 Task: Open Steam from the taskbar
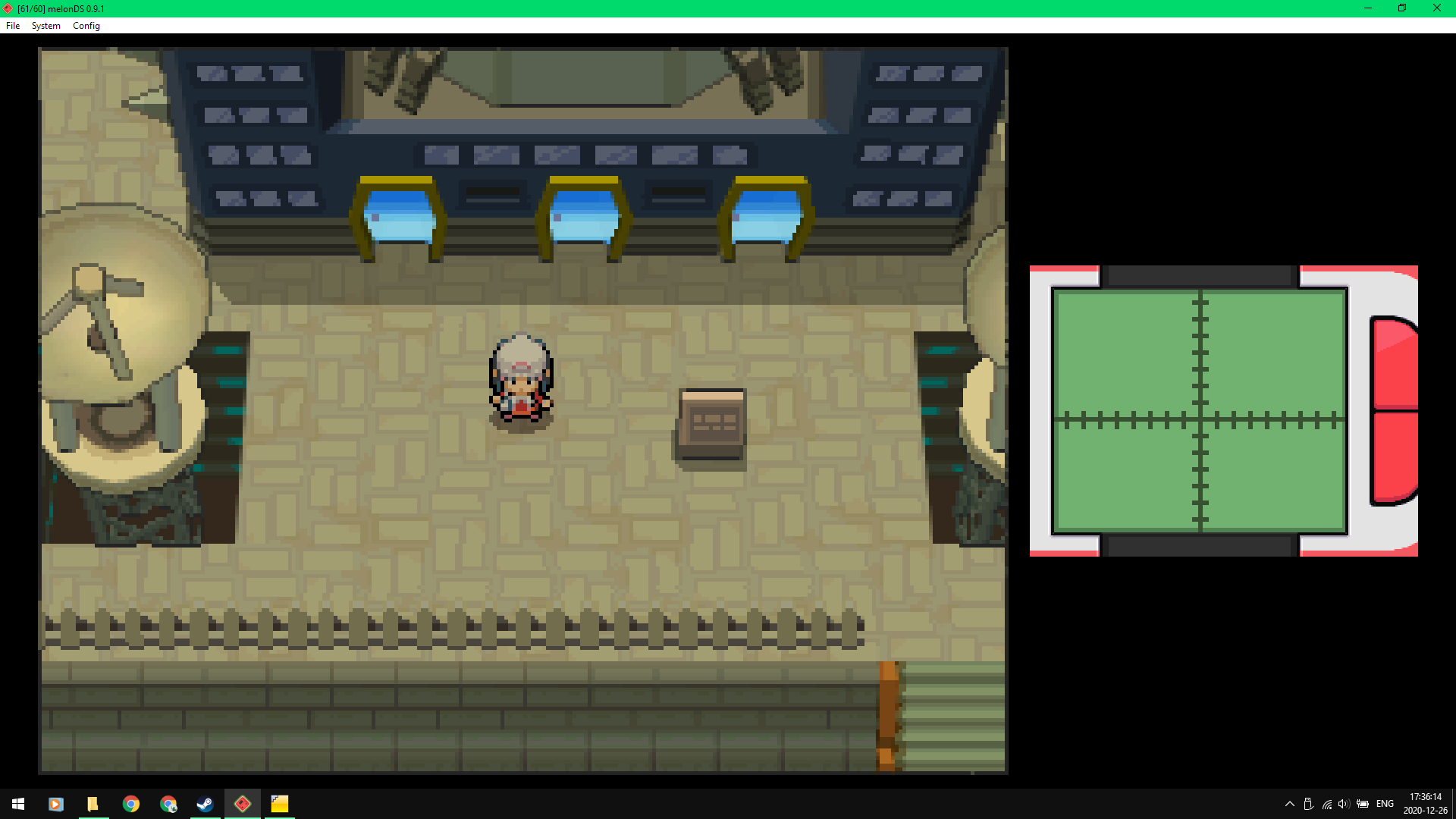coord(205,804)
